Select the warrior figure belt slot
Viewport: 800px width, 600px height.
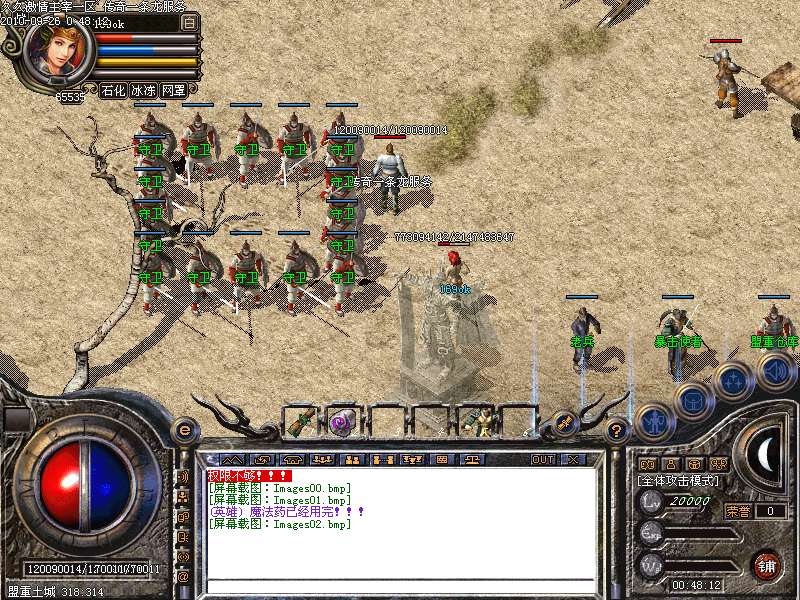[482, 422]
